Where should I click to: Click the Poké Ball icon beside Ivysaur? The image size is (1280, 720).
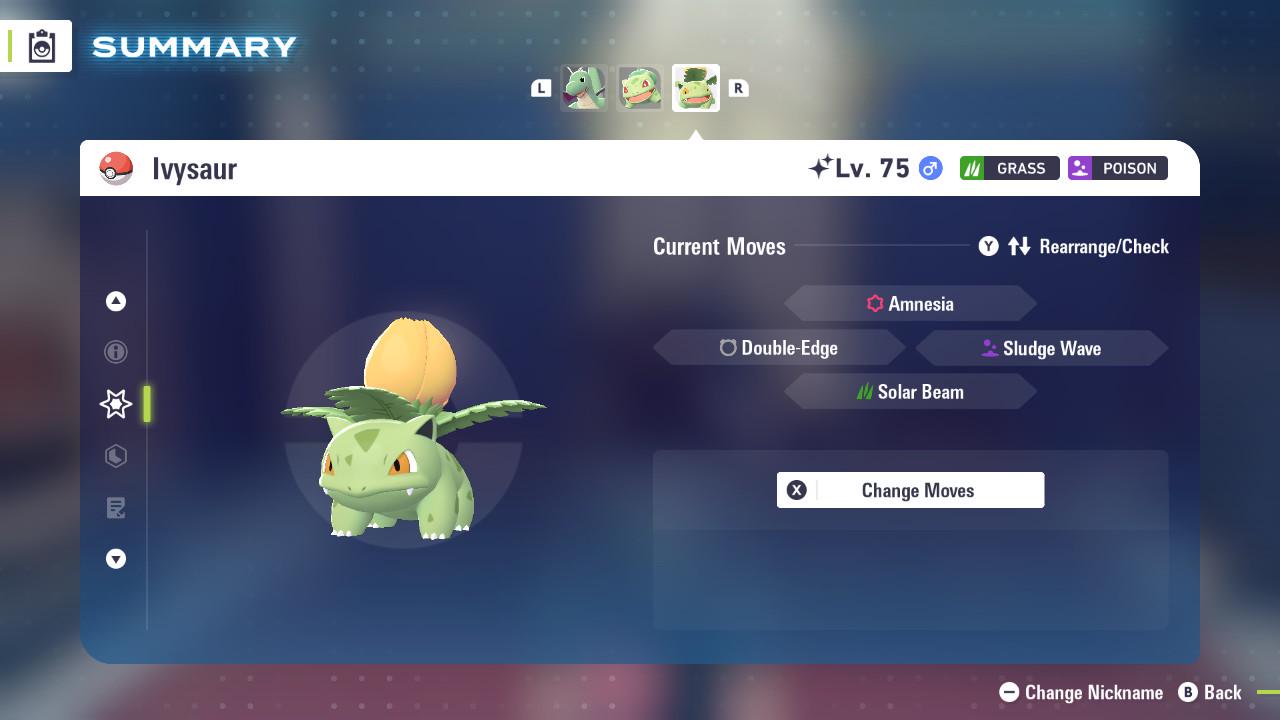click(x=117, y=167)
